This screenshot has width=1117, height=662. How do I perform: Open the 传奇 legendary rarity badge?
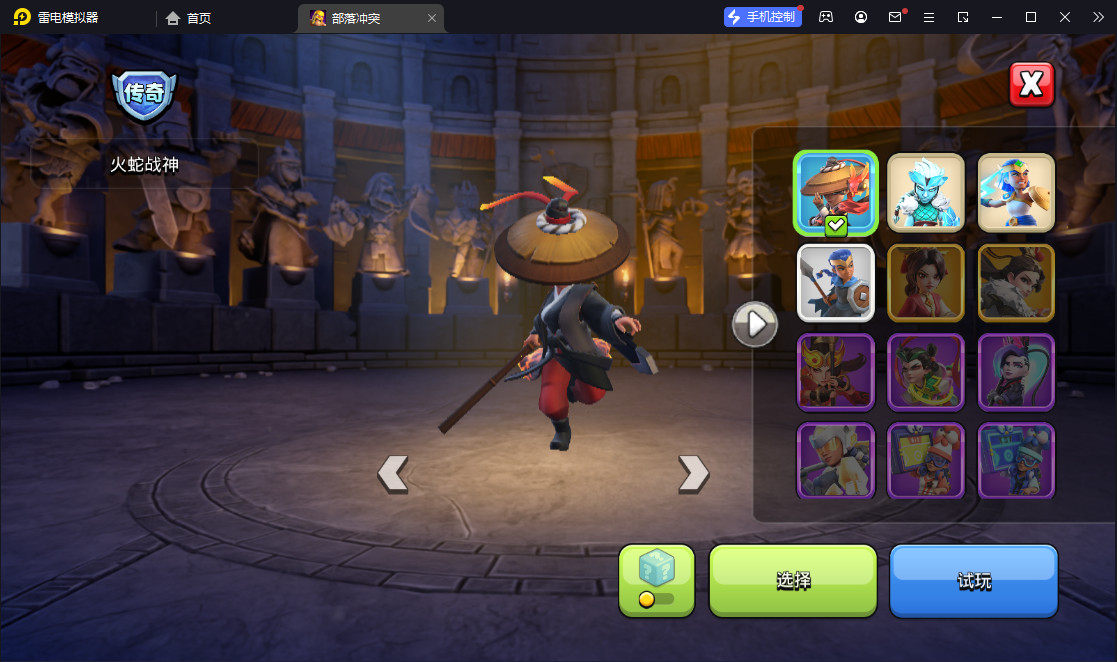click(144, 95)
